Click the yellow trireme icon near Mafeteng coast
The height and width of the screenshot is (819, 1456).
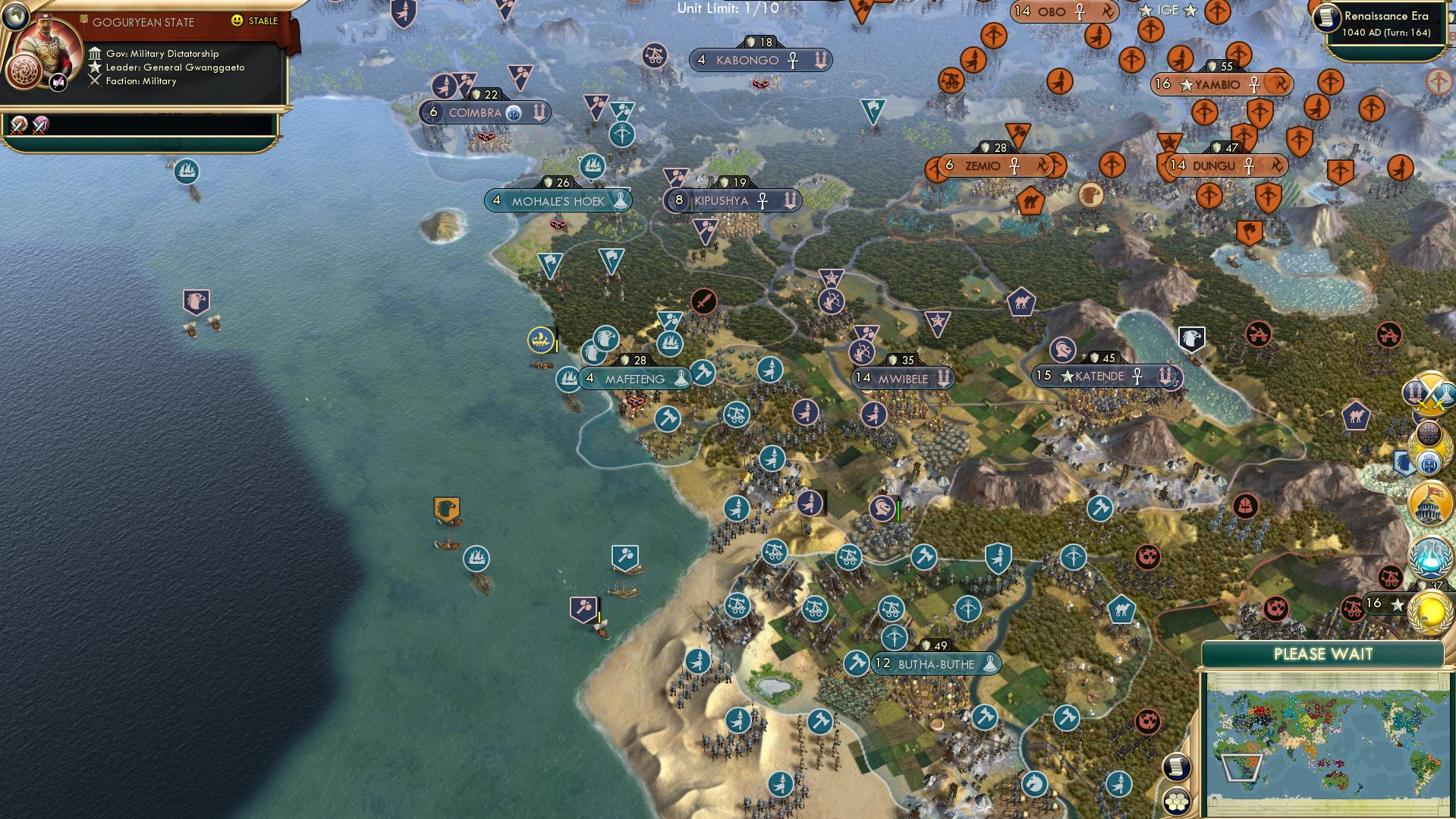542,340
